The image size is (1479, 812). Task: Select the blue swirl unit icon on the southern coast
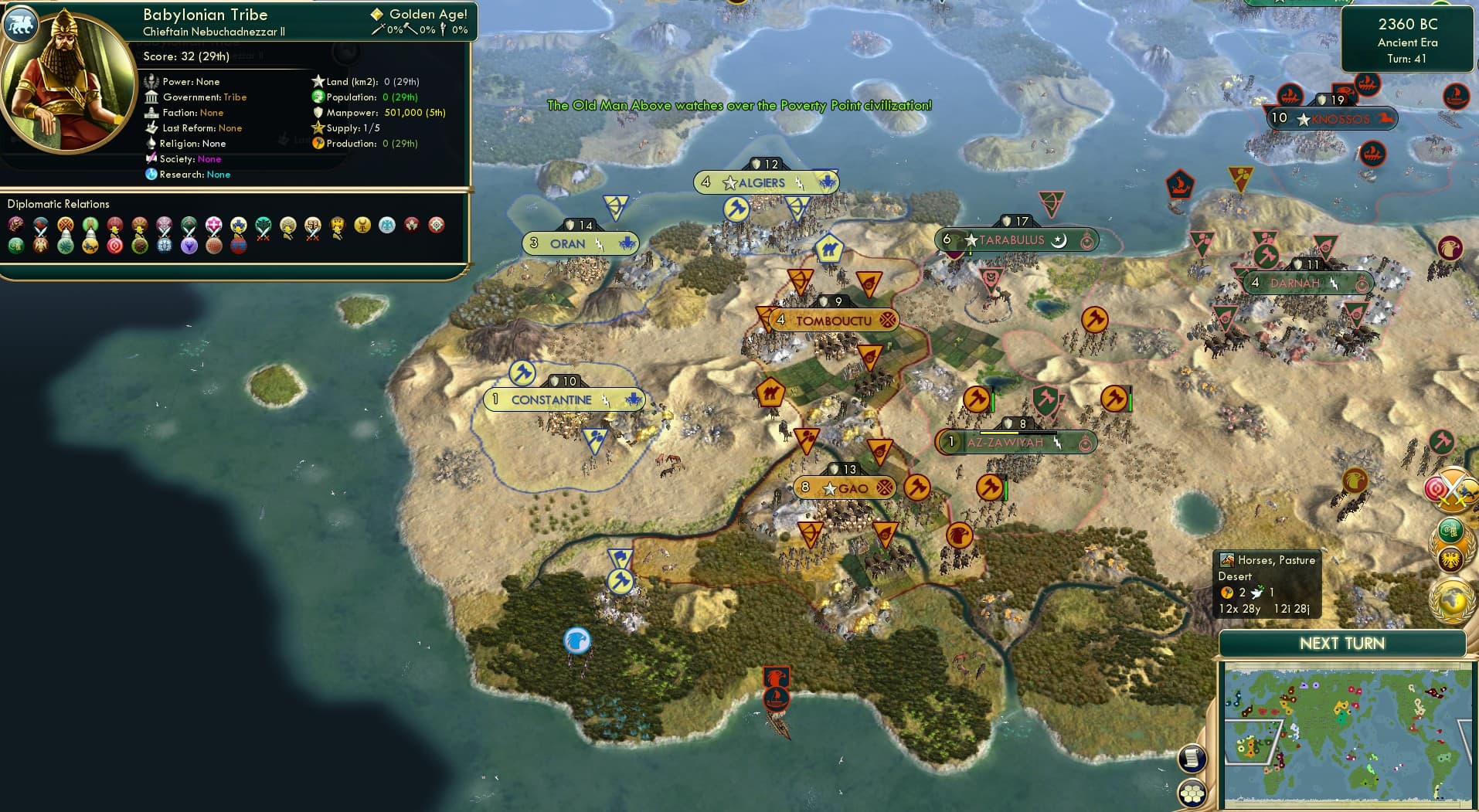click(x=575, y=641)
